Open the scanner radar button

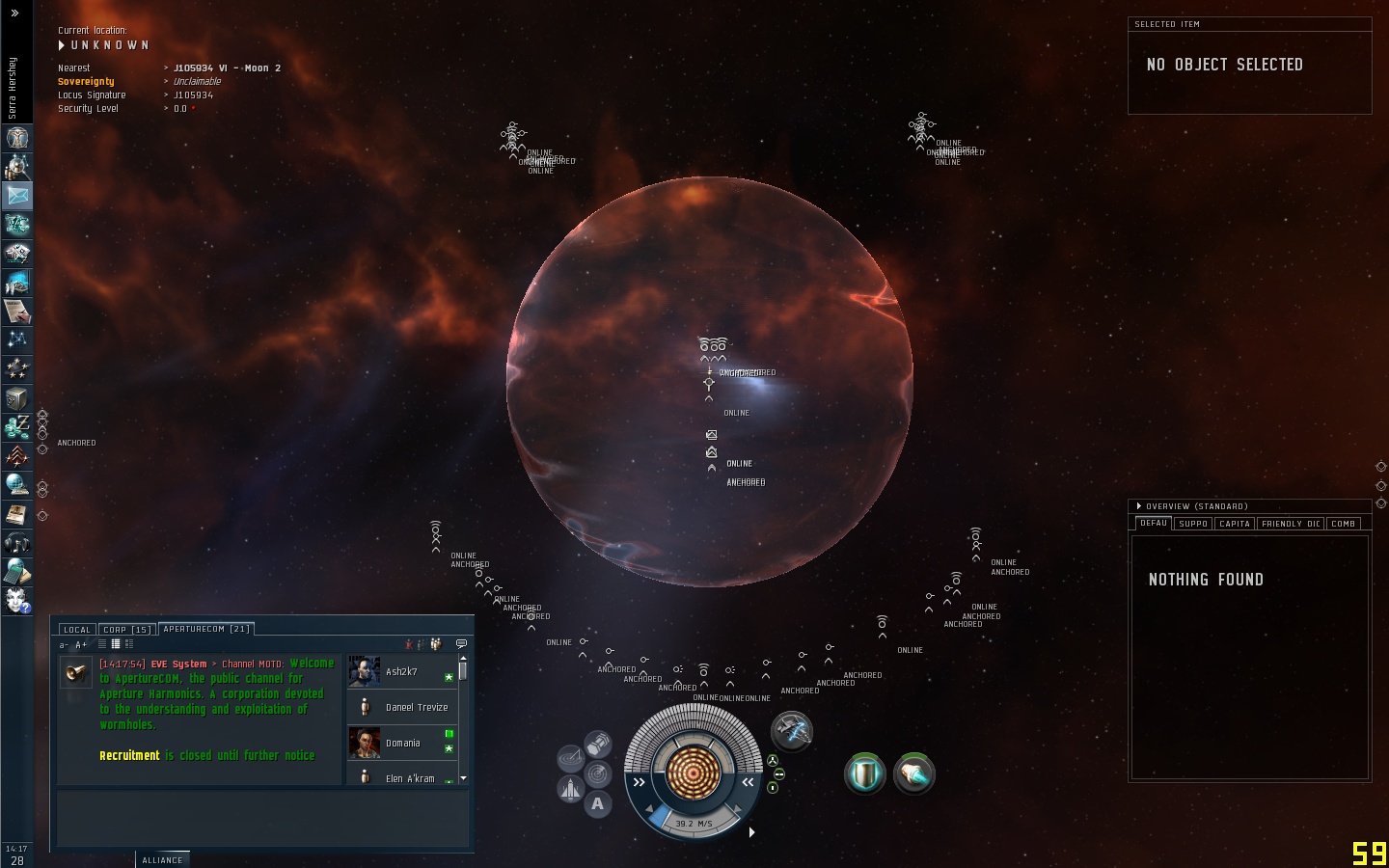598,773
